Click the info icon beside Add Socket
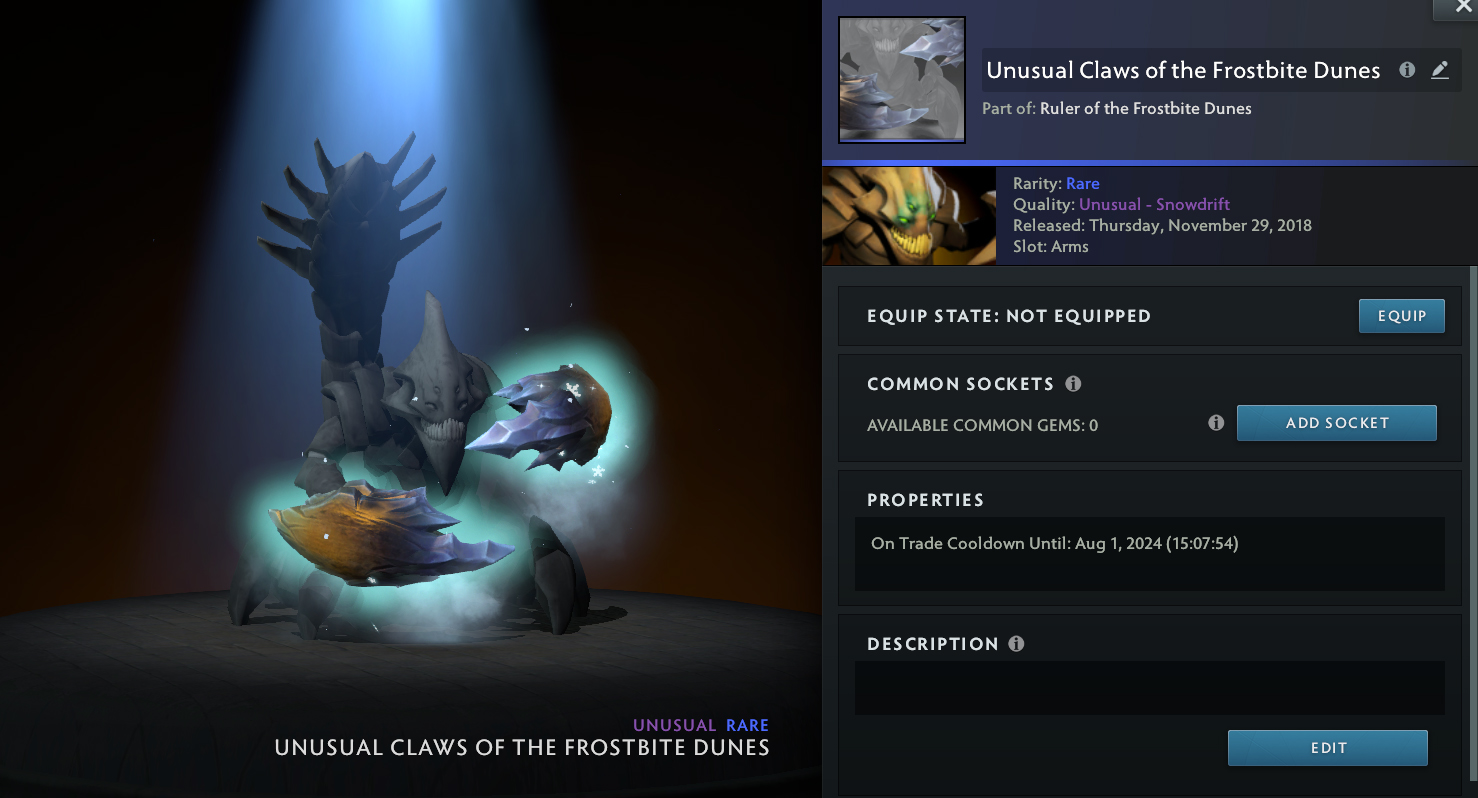The height and width of the screenshot is (798, 1478). tap(1216, 423)
